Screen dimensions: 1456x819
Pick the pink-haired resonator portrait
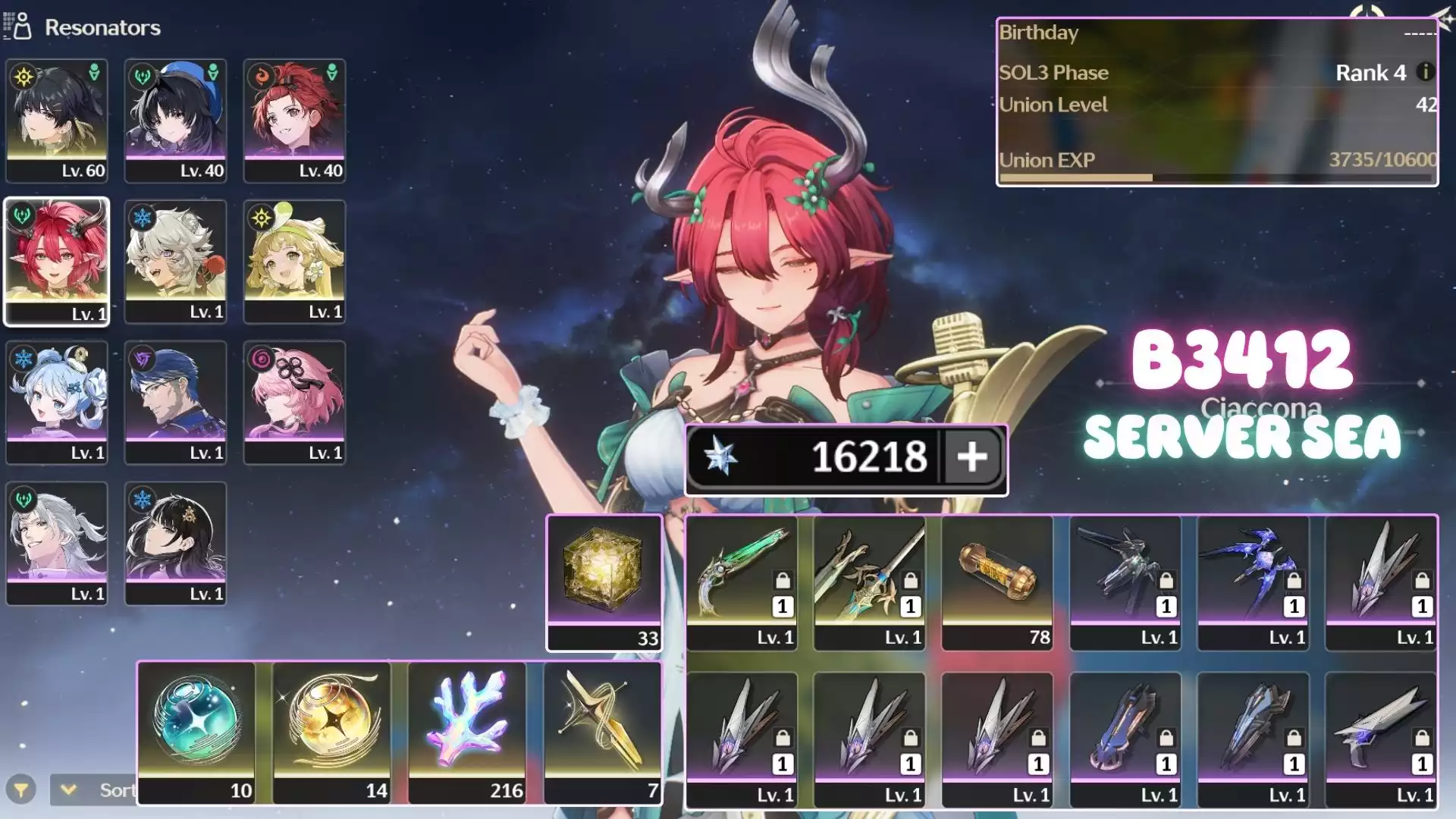pos(294,402)
